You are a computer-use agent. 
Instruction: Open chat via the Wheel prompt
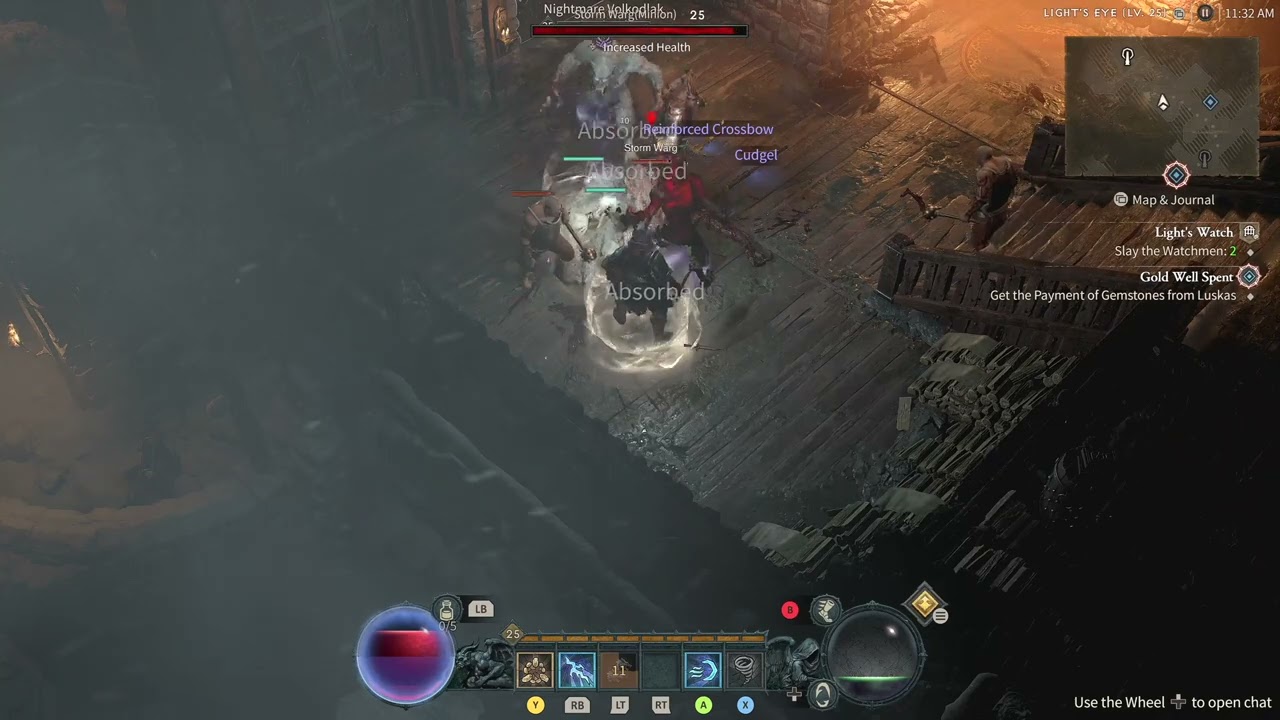1178,702
